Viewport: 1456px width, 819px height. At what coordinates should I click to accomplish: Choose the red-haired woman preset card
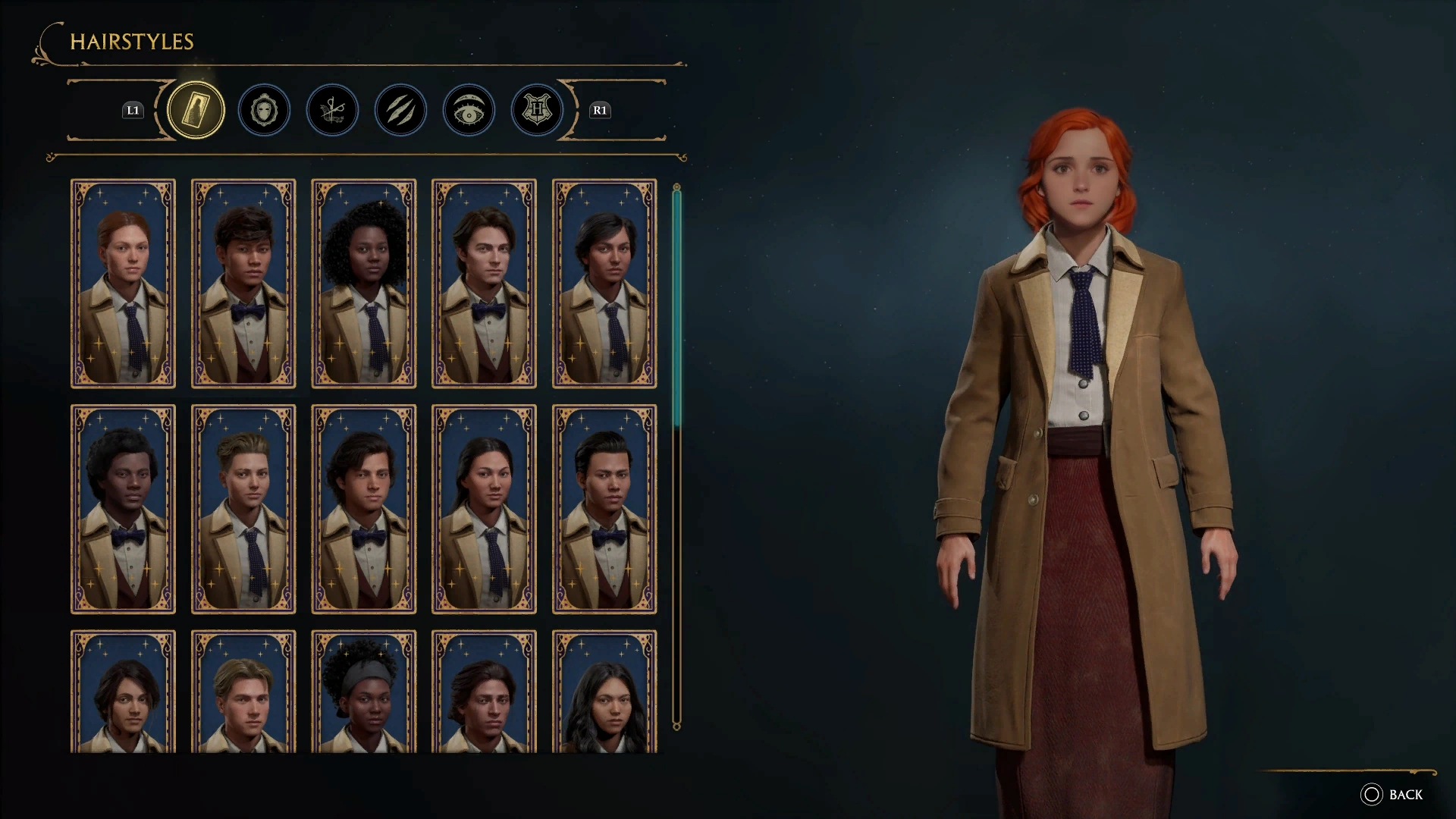click(x=123, y=284)
